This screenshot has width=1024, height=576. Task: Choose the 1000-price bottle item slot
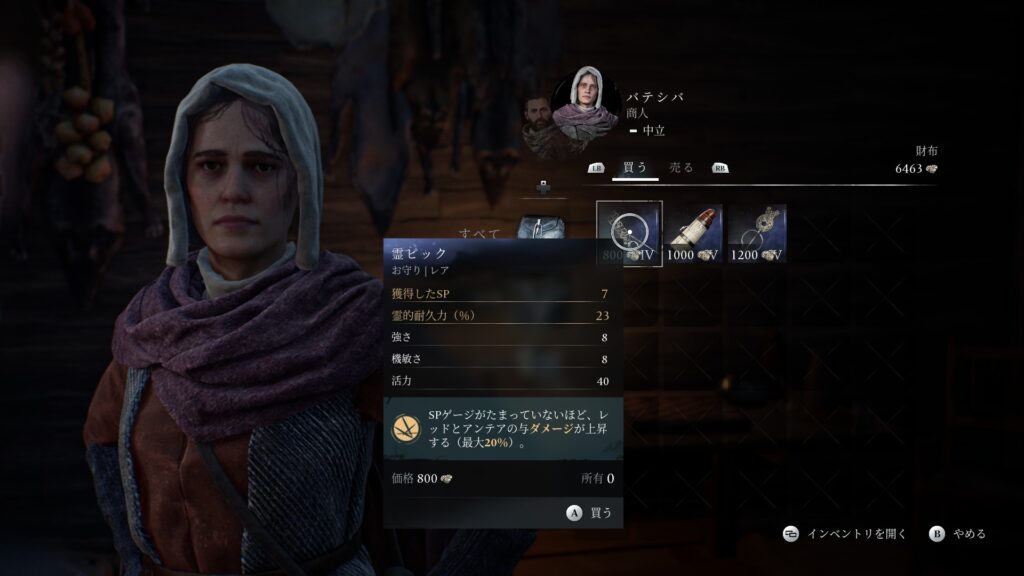tap(693, 233)
